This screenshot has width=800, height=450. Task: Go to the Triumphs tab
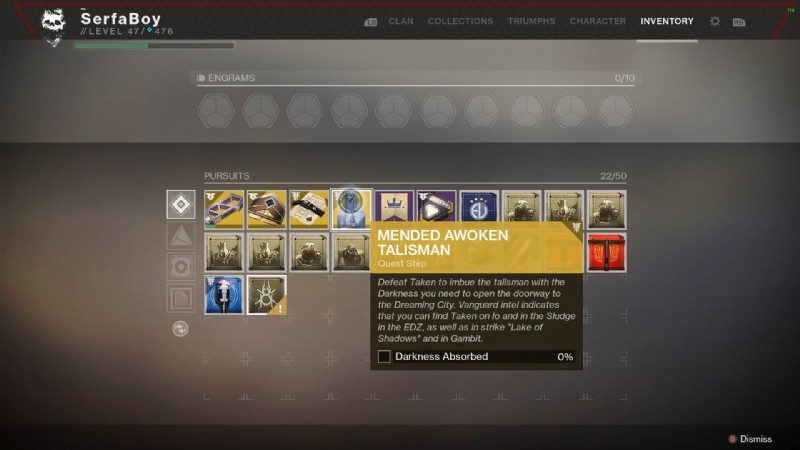(531, 21)
